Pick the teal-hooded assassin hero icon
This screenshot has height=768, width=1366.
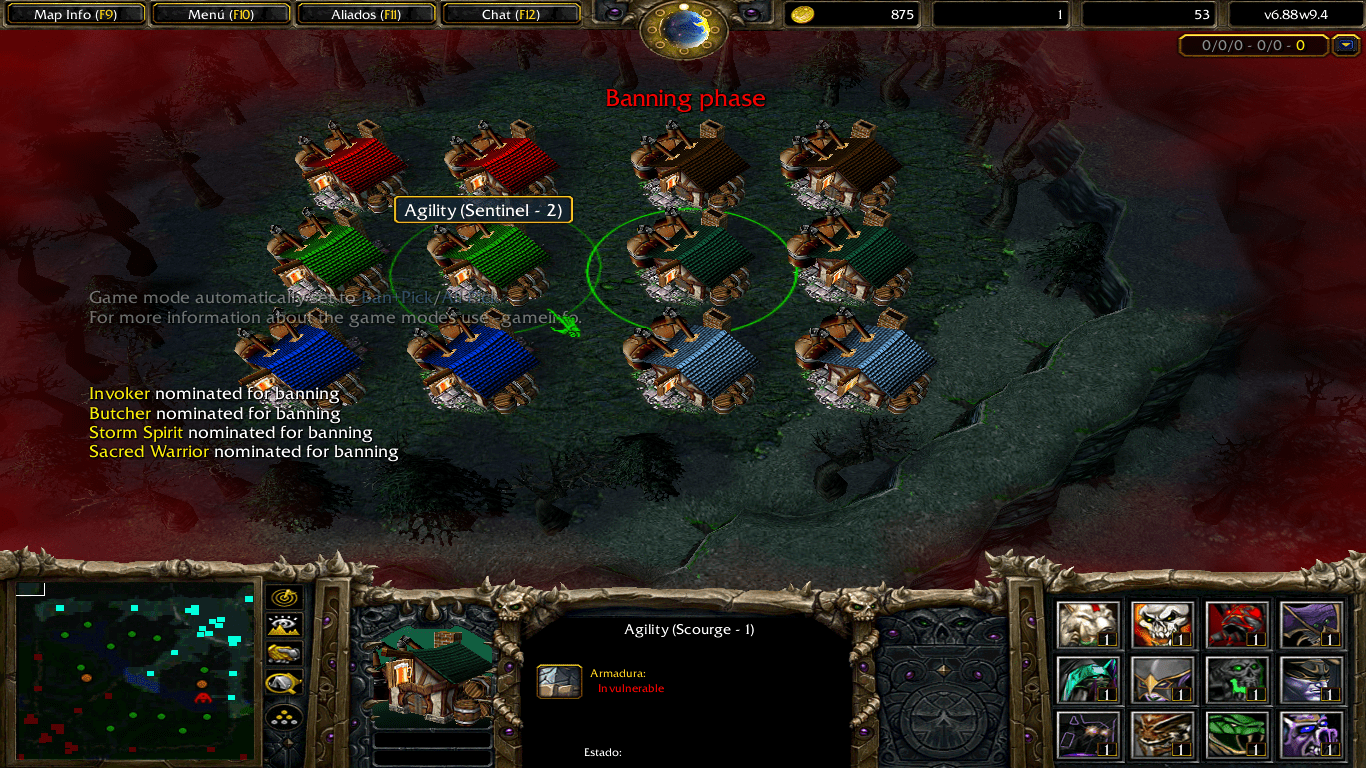(1088, 680)
